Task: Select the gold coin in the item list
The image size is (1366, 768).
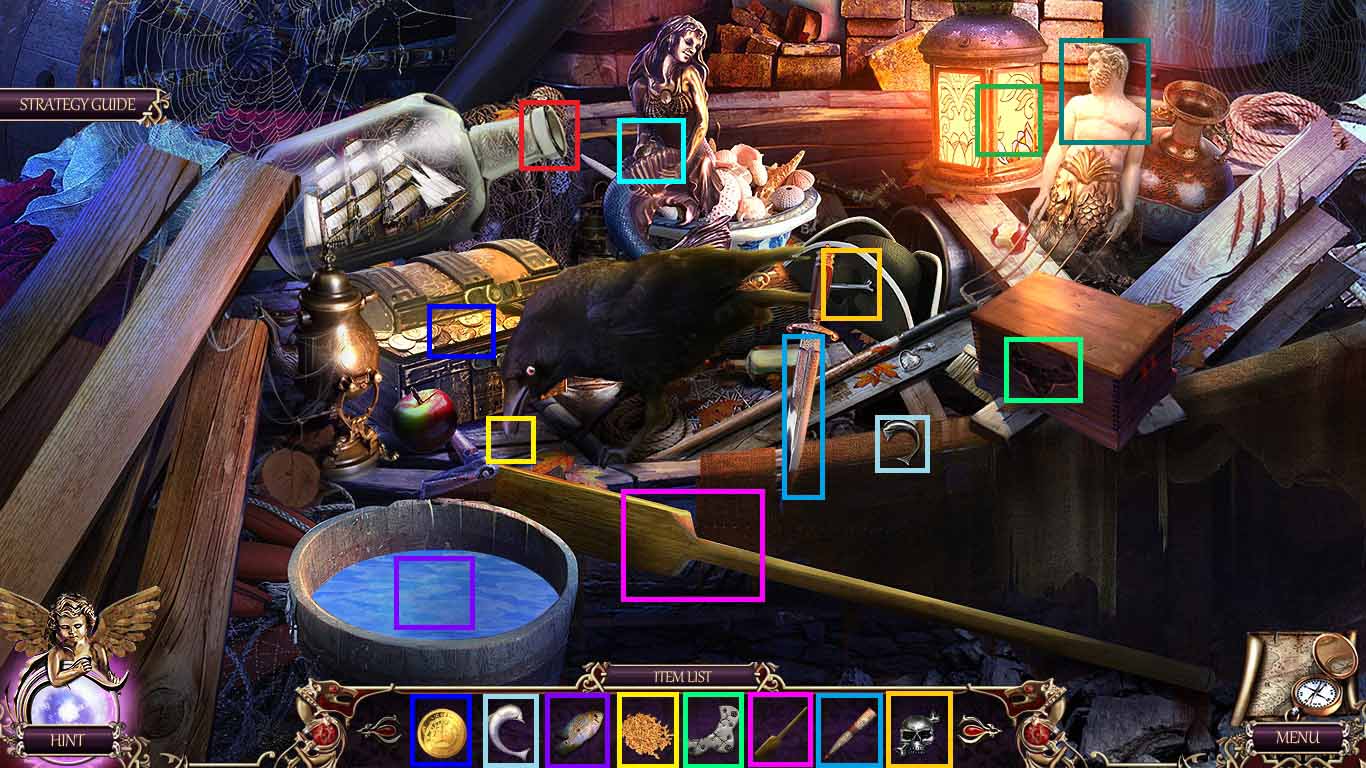Action: 440,733
